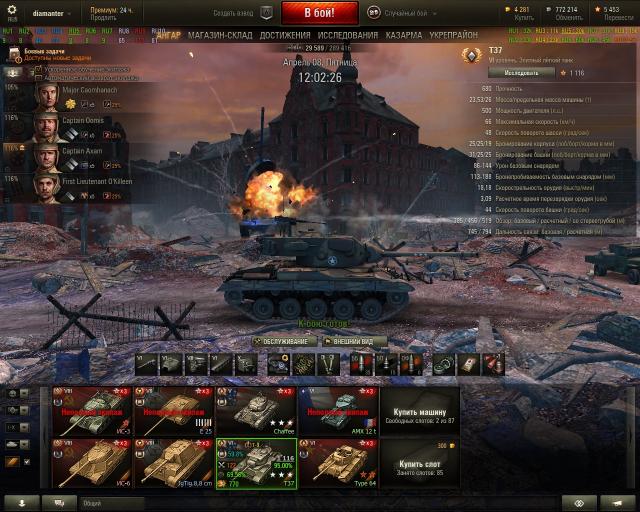Open the Внешний вид customization
Viewport: 640px width, 512px height.
click(353, 340)
